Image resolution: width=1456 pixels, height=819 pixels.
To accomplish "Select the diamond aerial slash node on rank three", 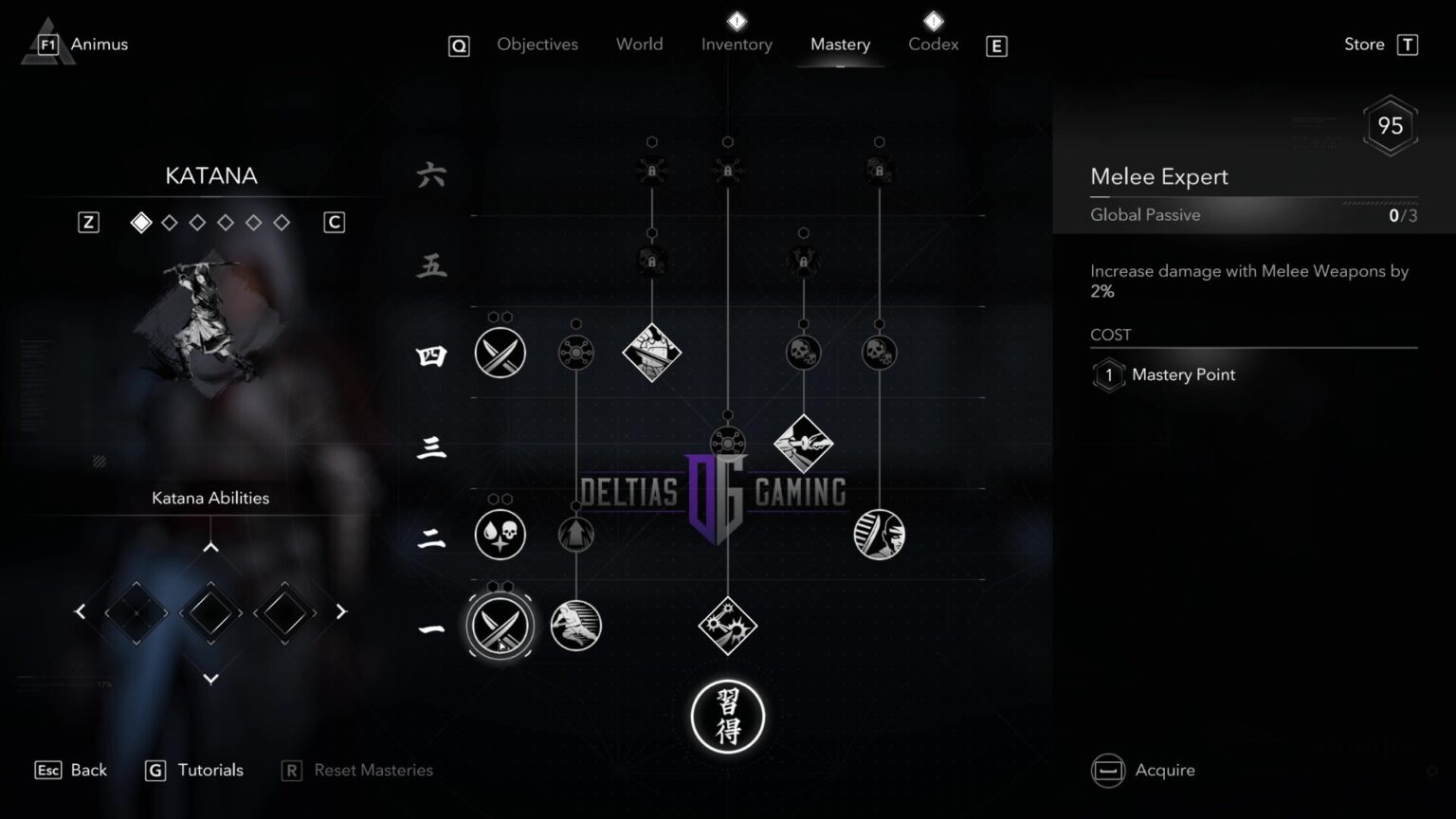I will [x=803, y=443].
